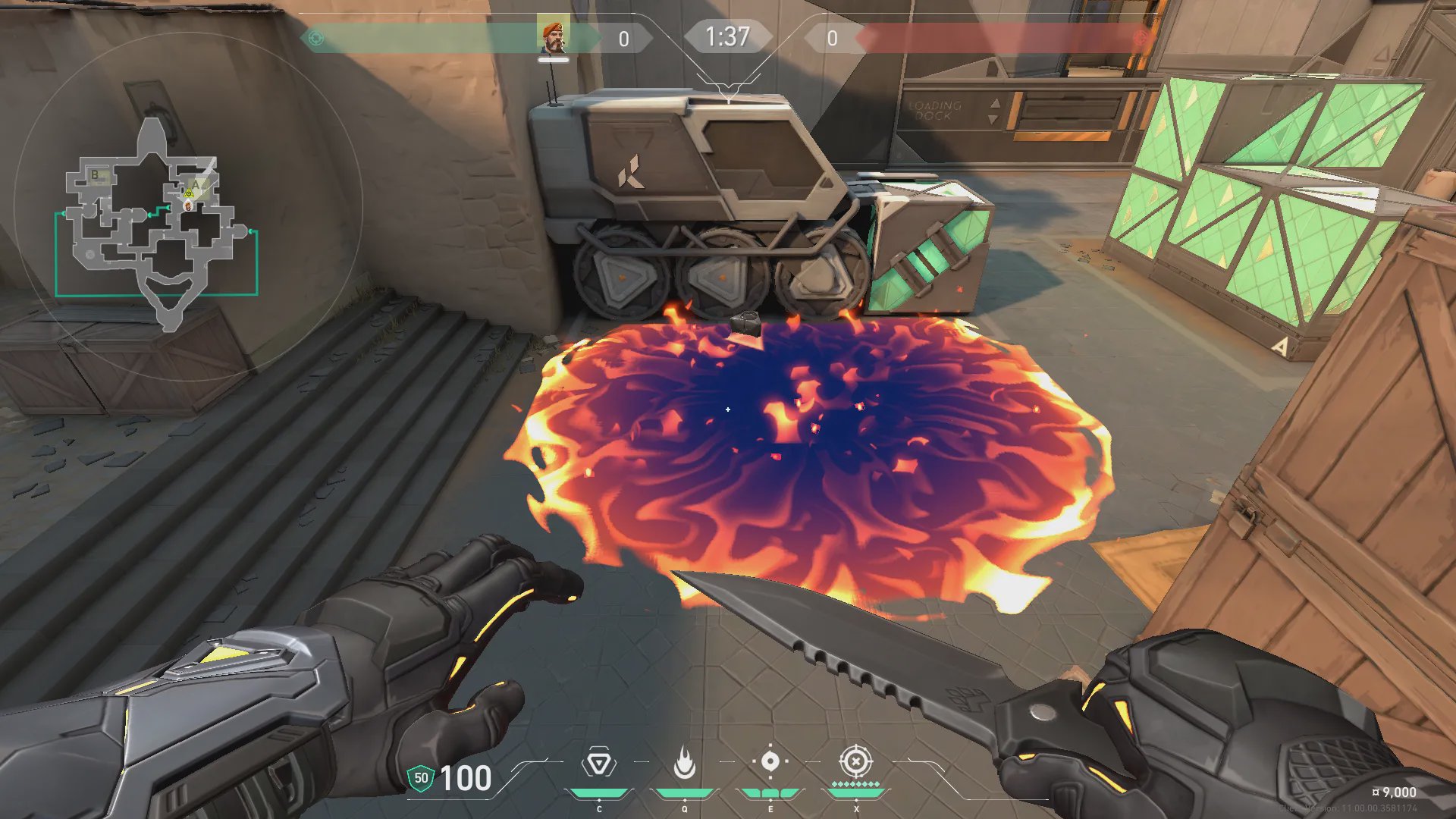This screenshot has width=1456, height=819.
Task: Select the Stim Beacon ability icon
Action: [x=598, y=763]
